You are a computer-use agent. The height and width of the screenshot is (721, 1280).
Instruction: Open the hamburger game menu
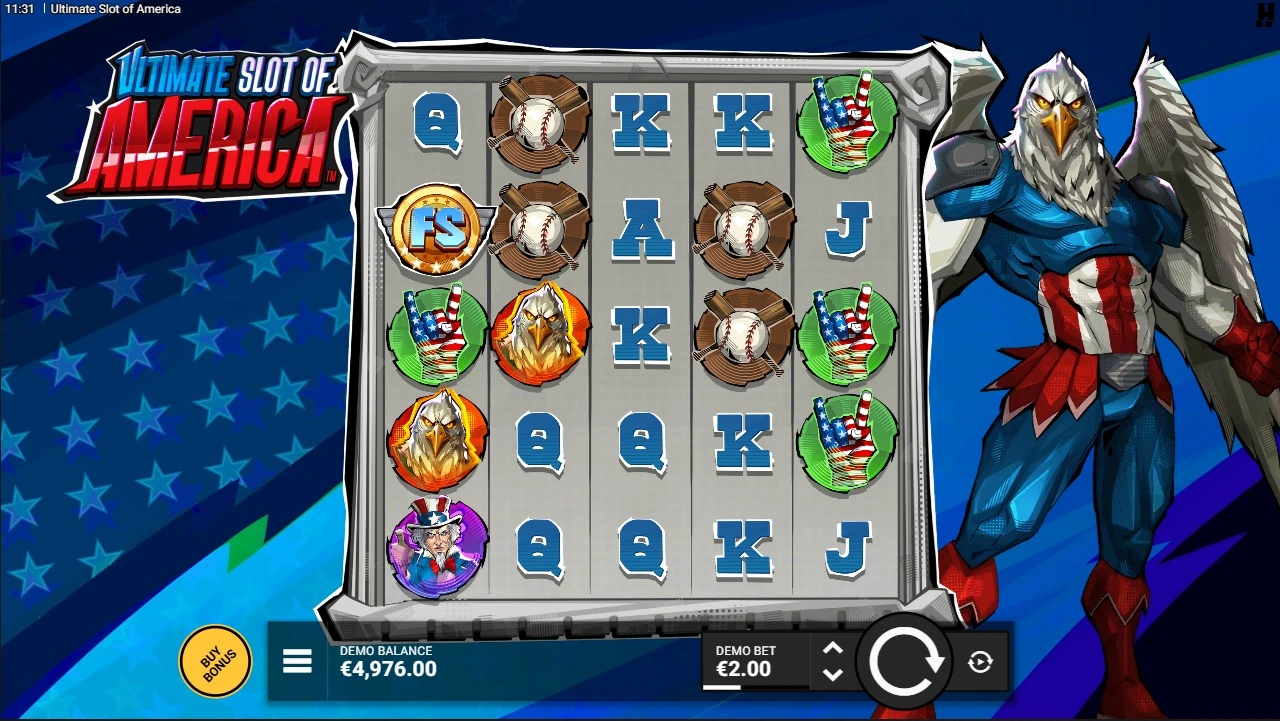pos(297,661)
